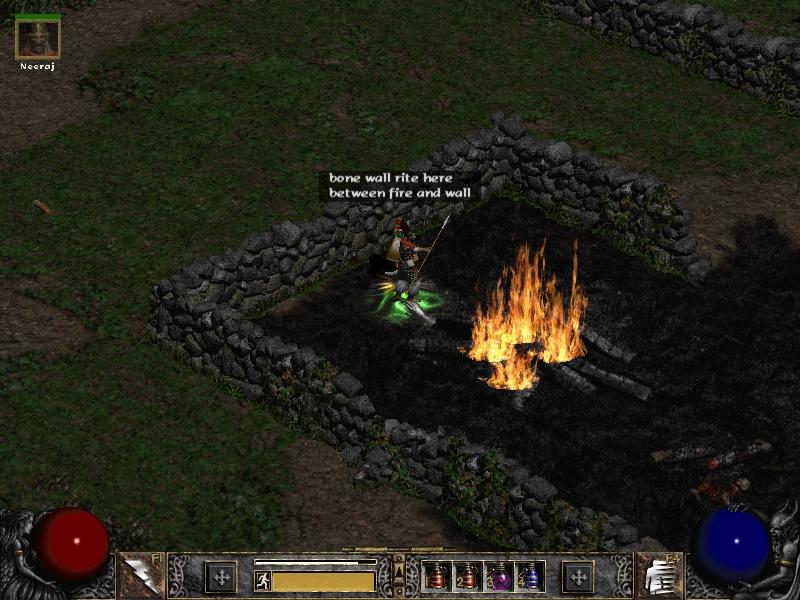Open the left-hand attack skill icon marked F1

click(139, 576)
